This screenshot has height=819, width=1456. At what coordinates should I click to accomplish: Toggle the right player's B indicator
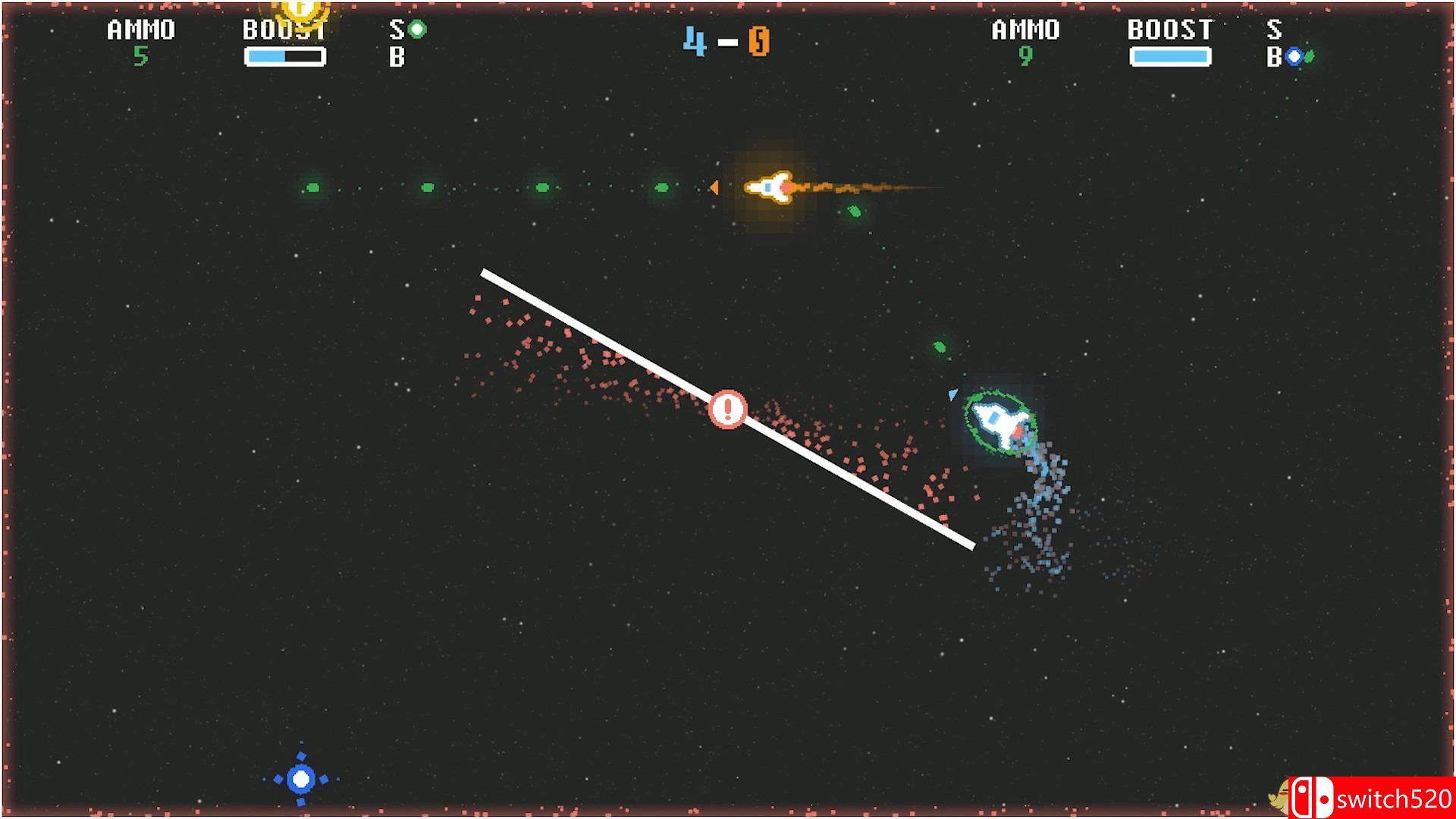point(1276,55)
